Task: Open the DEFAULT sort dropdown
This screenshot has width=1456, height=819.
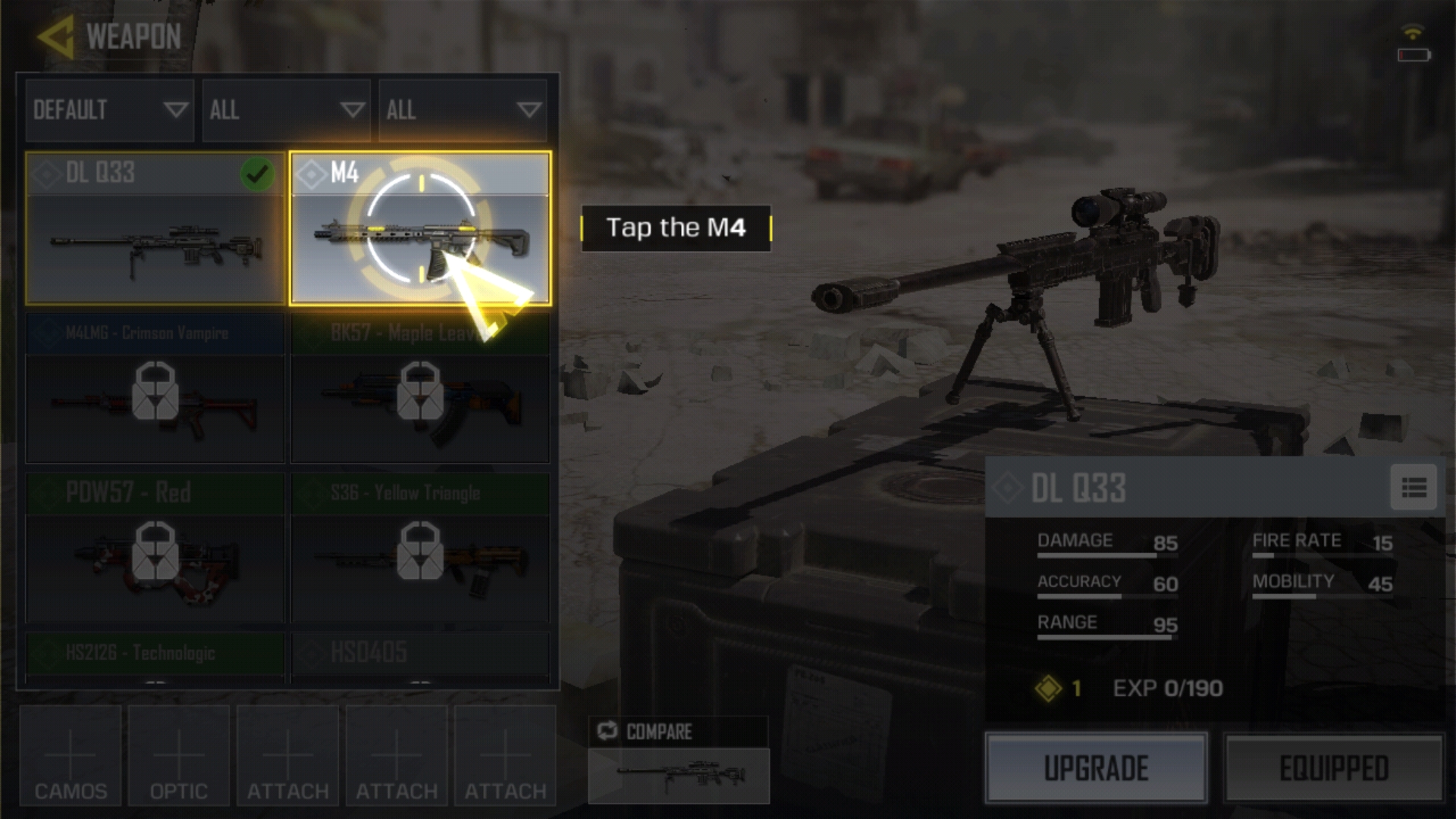Action: click(110, 111)
